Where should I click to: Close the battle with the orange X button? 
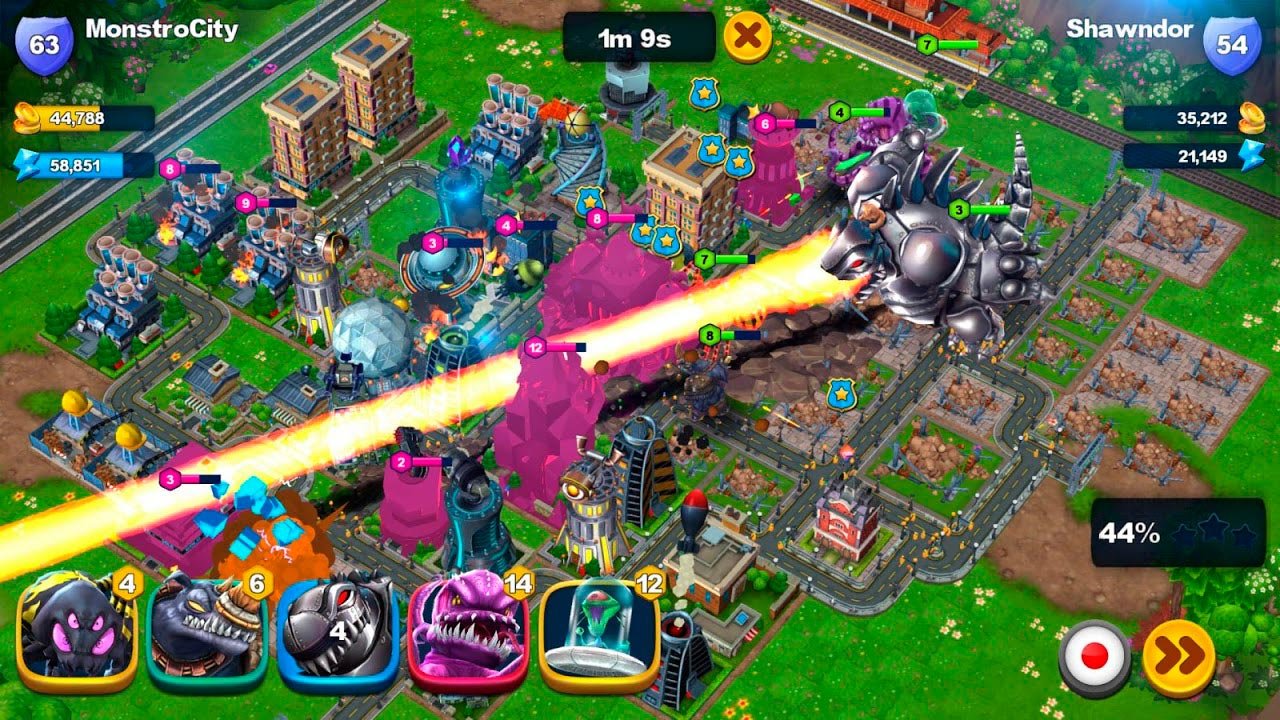coord(747,38)
